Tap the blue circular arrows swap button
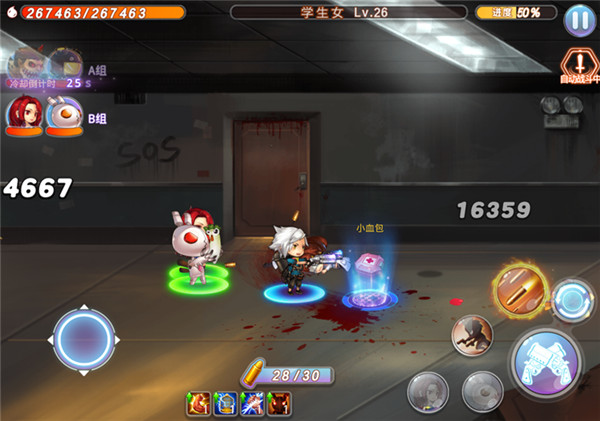The image size is (600, 421). pyautogui.click(x=574, y=298)
